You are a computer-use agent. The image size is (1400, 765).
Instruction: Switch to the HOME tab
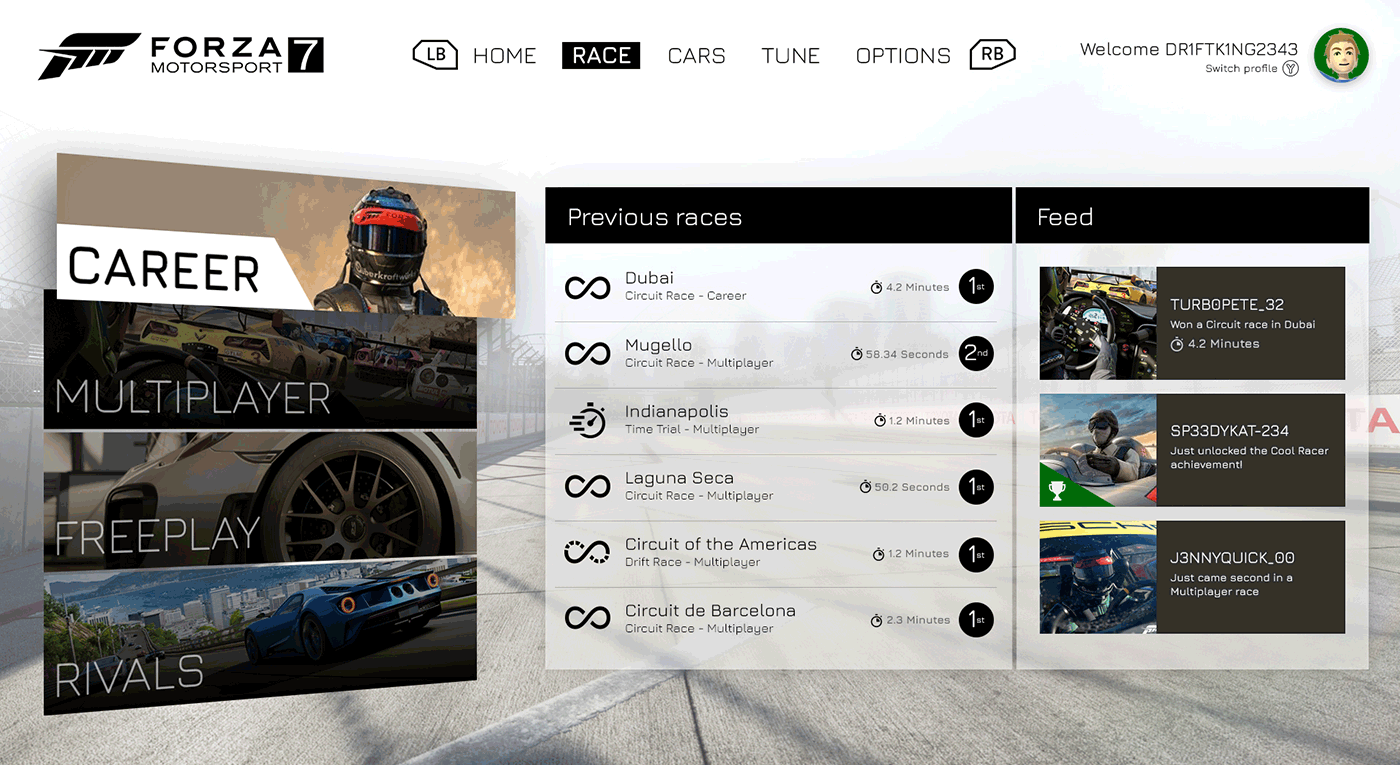(504, 56)
